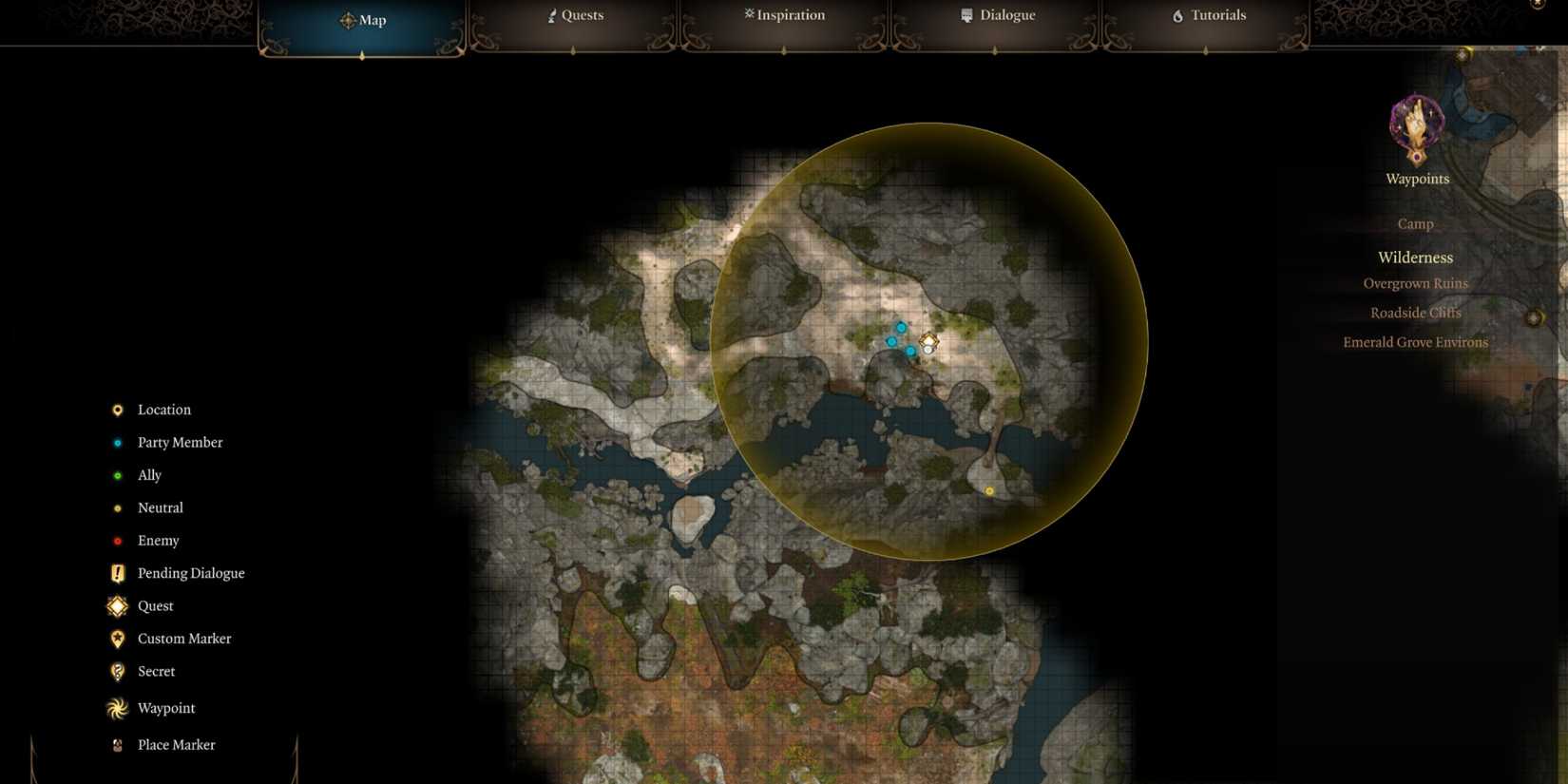Click the Enemy red dot legend entry
1568x784 pixels.
pos(117,540)
